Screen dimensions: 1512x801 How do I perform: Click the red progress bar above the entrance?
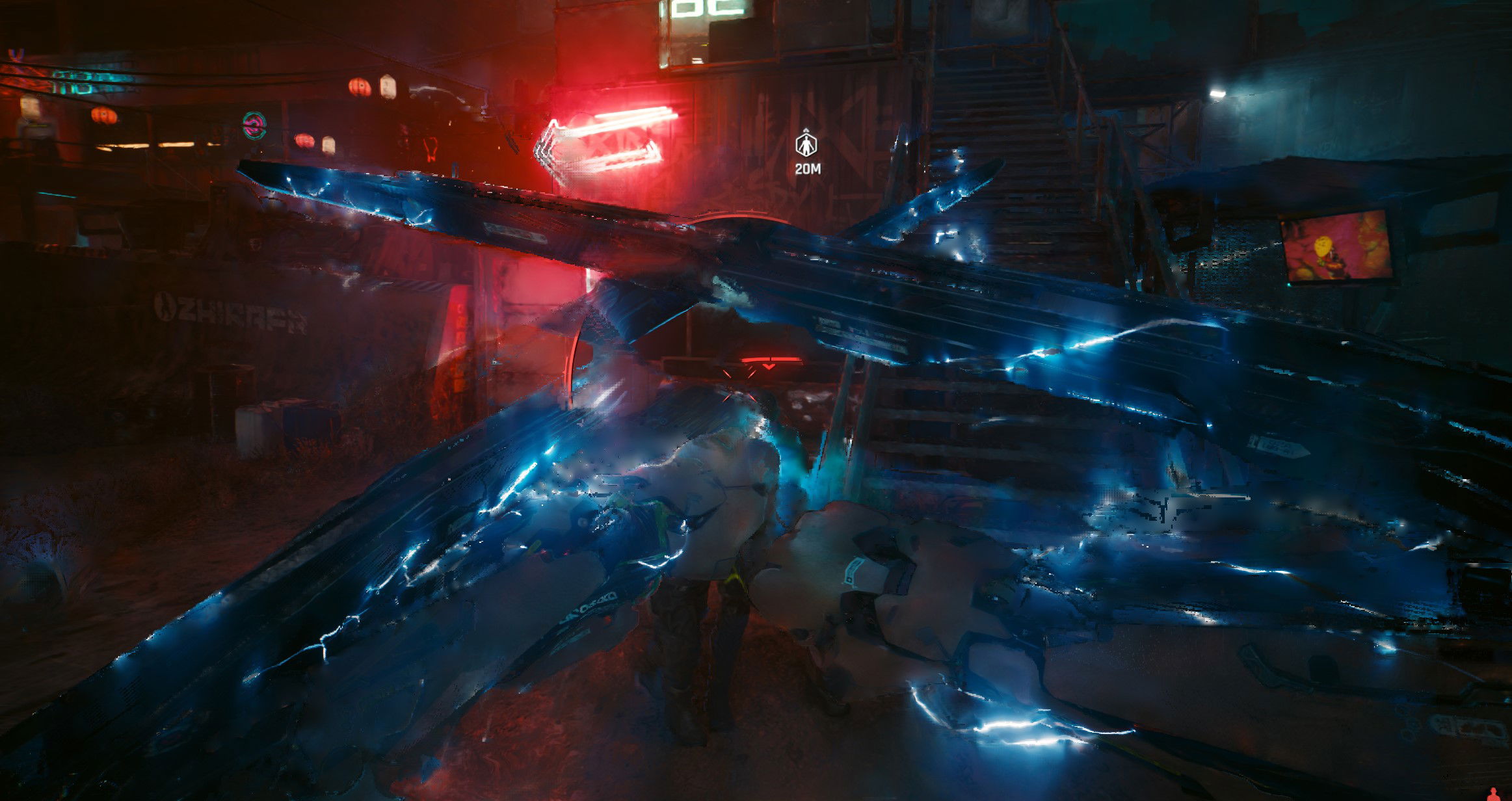click(x=771, y=359)
